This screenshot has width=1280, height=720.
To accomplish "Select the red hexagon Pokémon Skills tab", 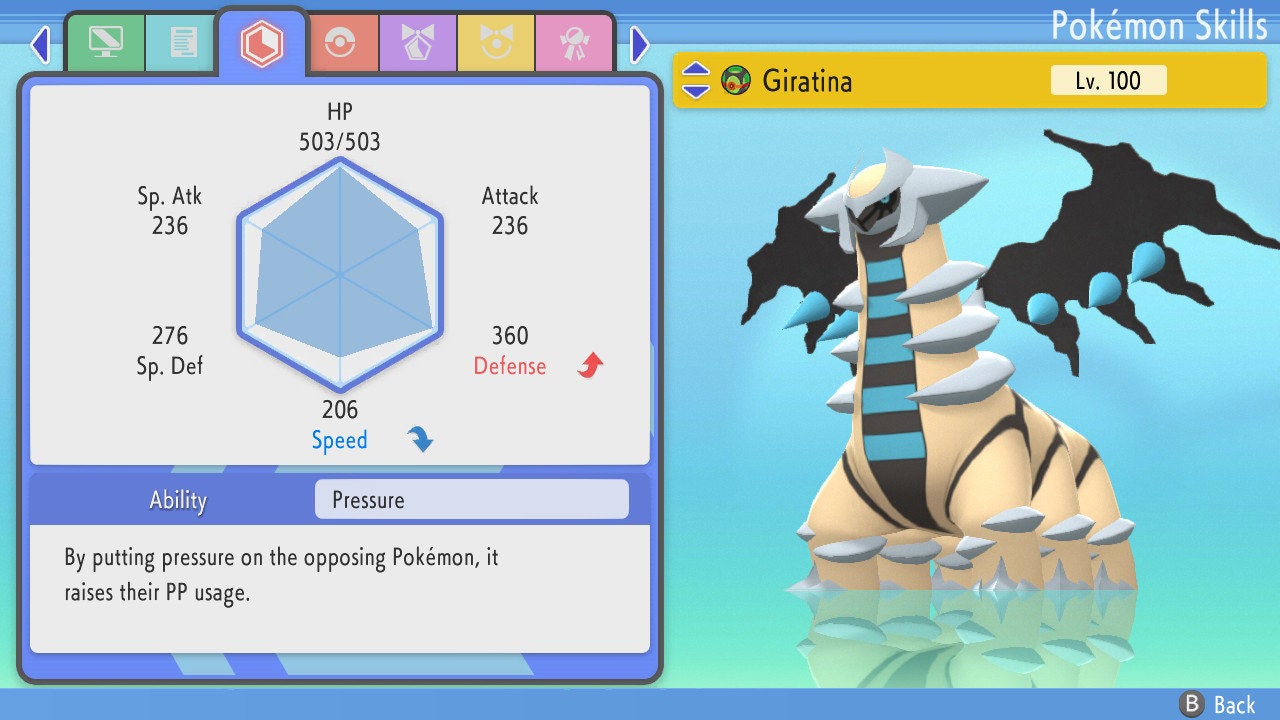I will pos(262,42).
